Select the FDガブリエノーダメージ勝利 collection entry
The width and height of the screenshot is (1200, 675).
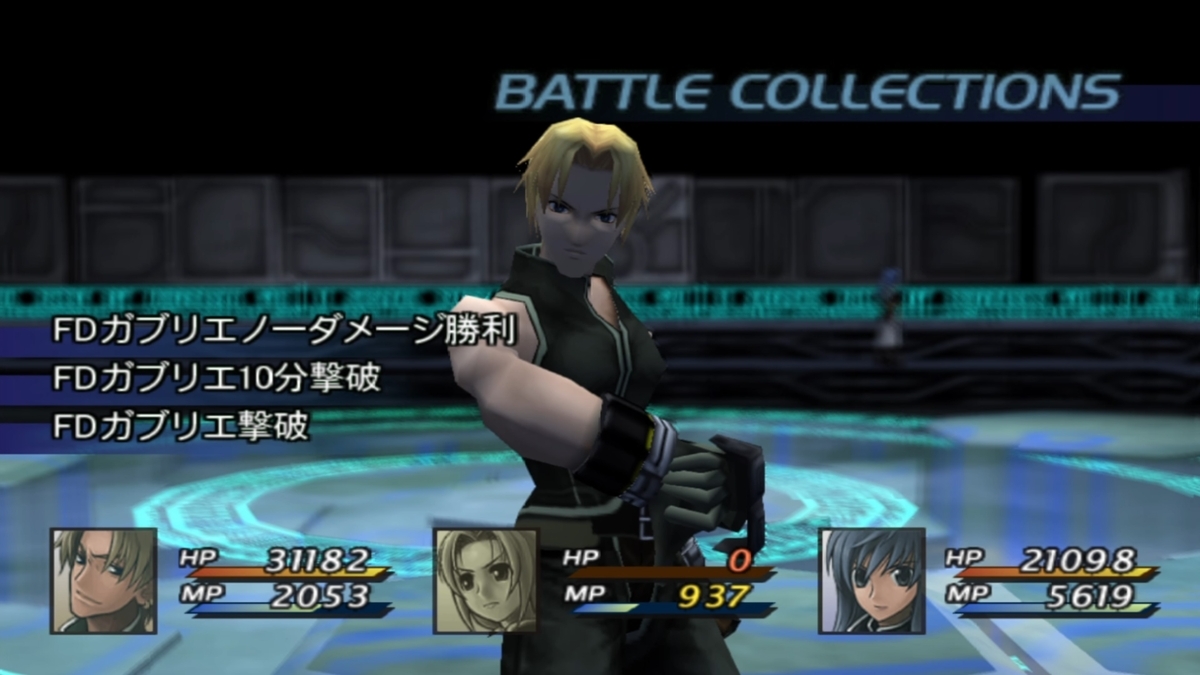pos(285,332)
